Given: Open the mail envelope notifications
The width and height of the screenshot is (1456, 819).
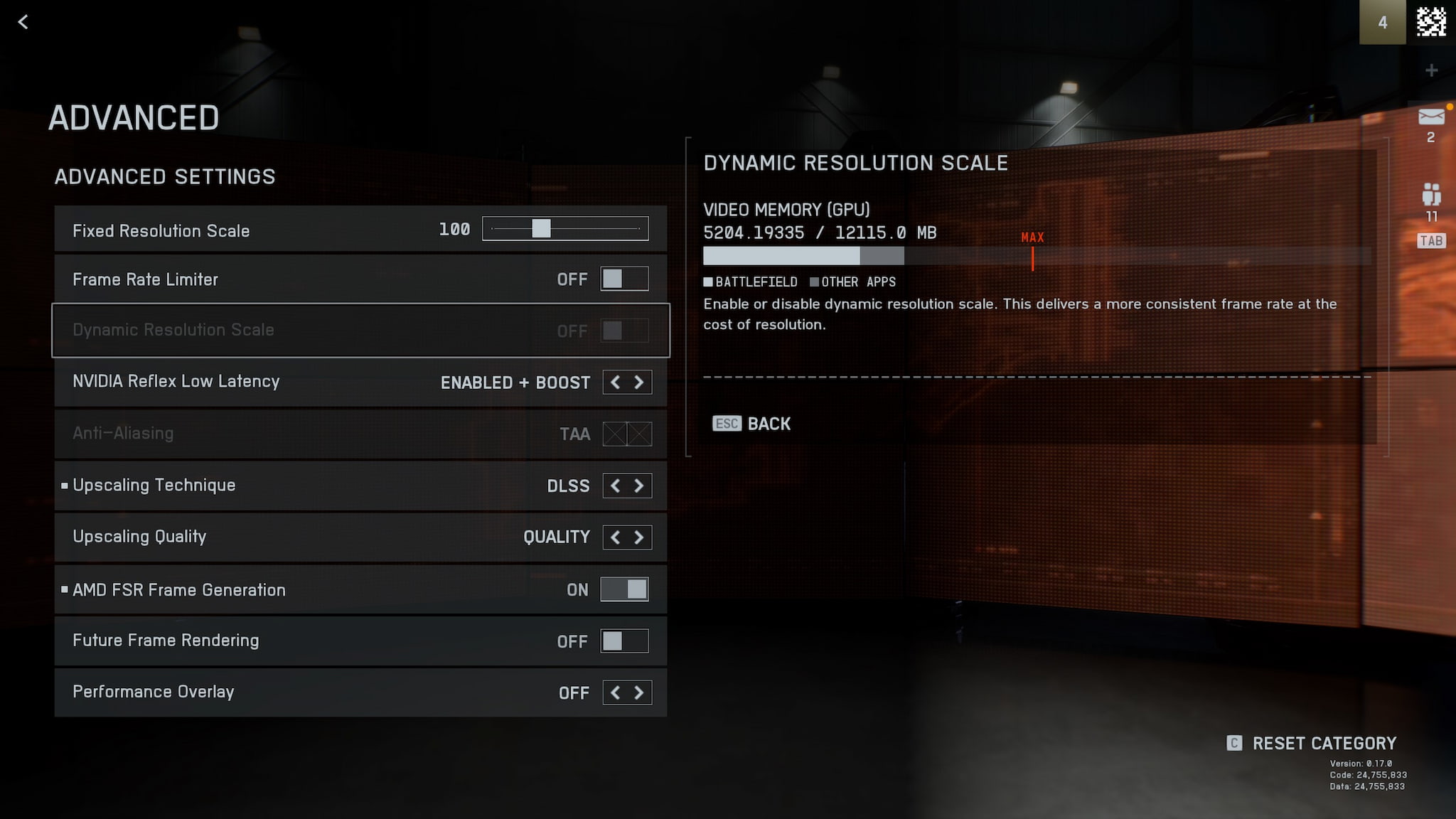Looking at the screenshot, I should tap(1430, 117).
